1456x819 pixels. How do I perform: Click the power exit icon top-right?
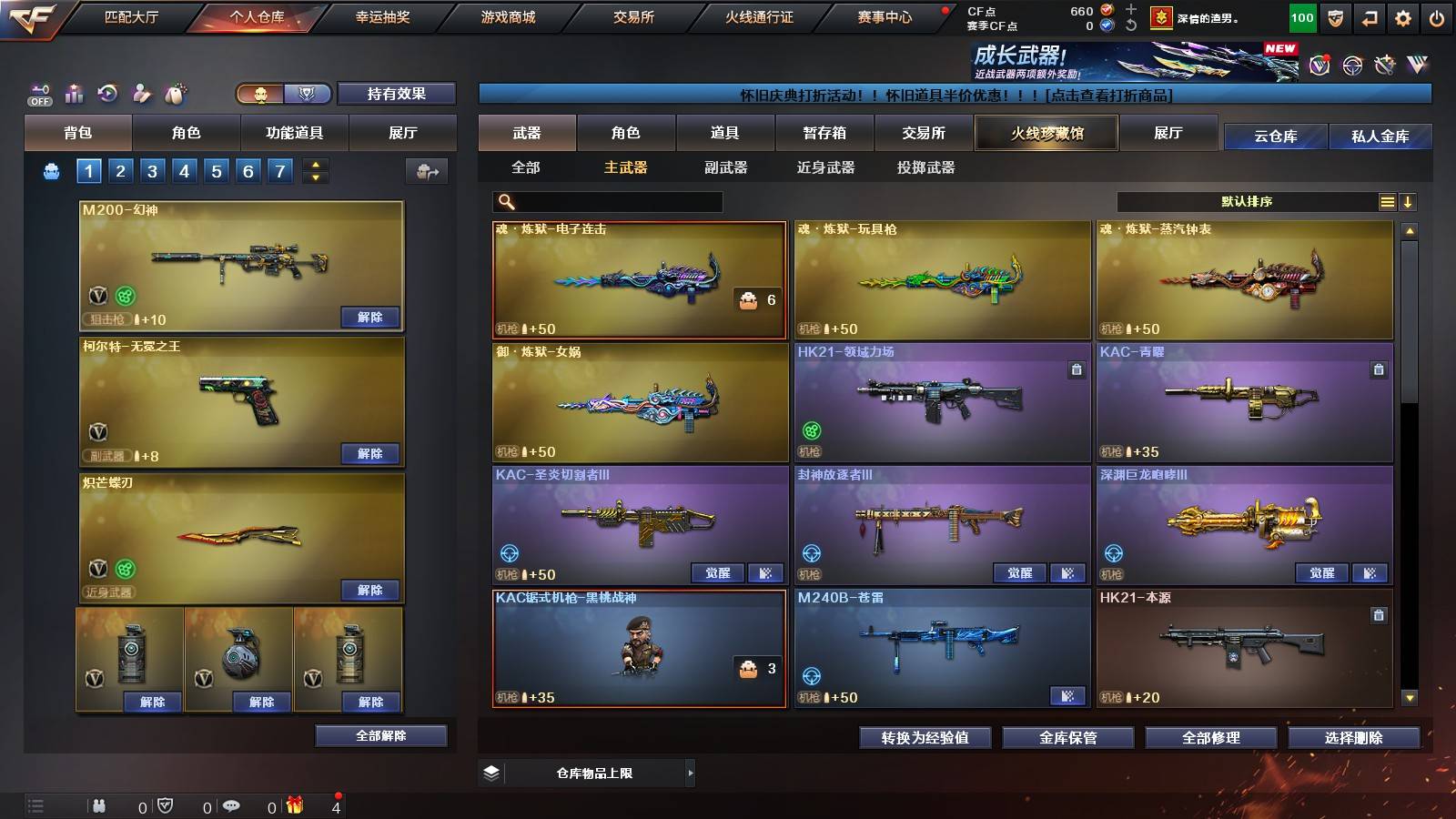point(1436,18)
